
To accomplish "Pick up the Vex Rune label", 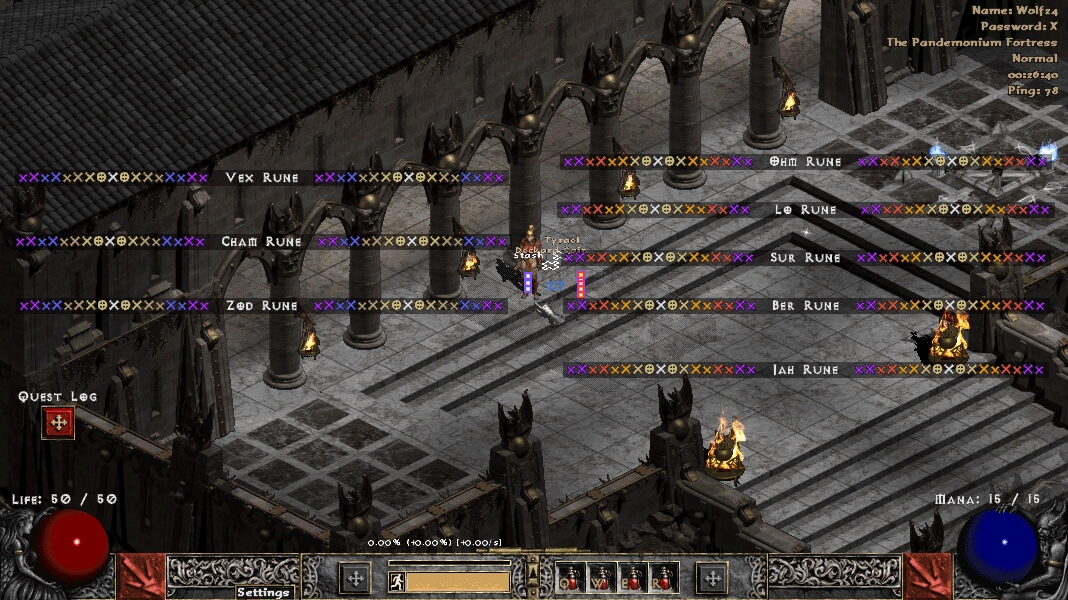I will coord(262,178).
